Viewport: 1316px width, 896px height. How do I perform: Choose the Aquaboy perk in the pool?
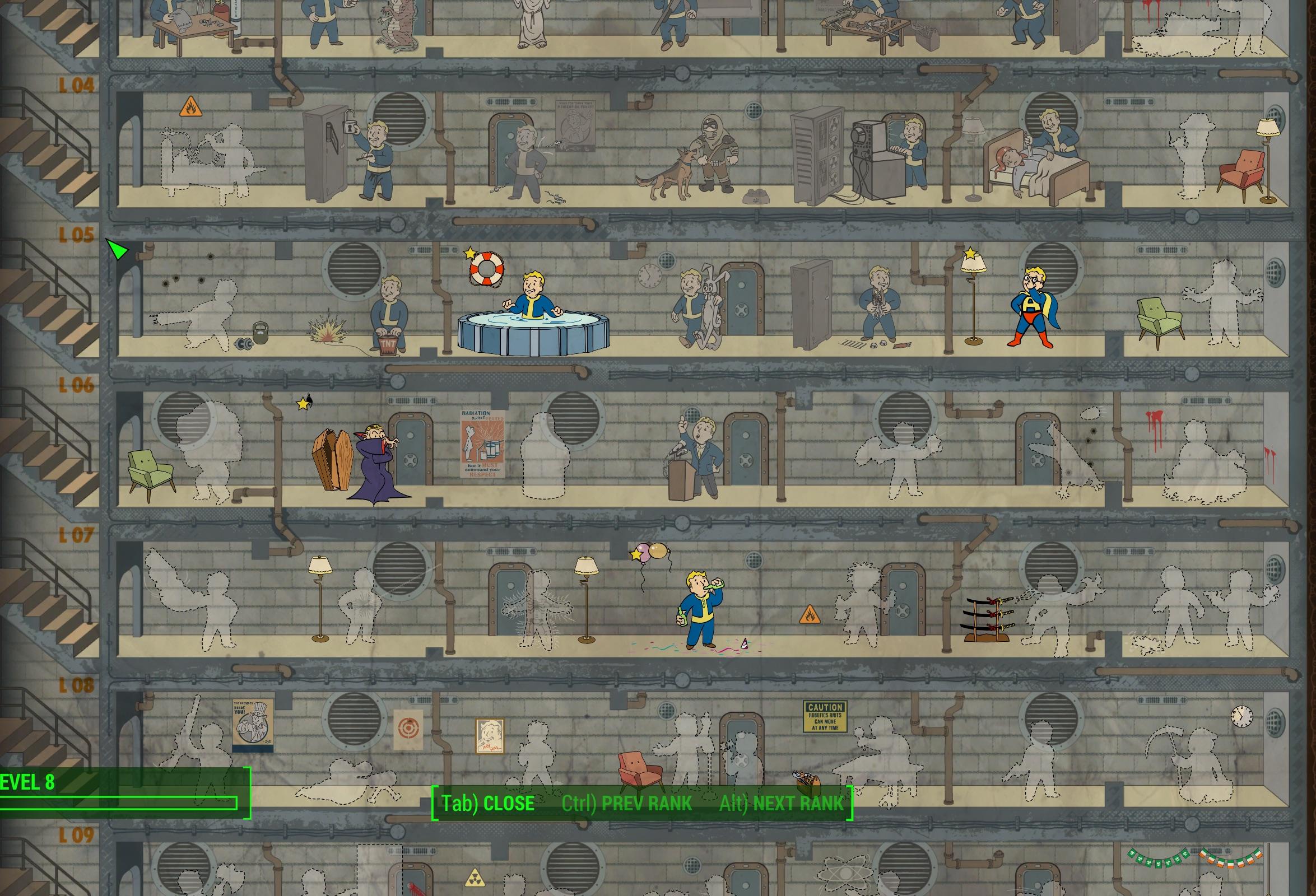coord(532,300)
